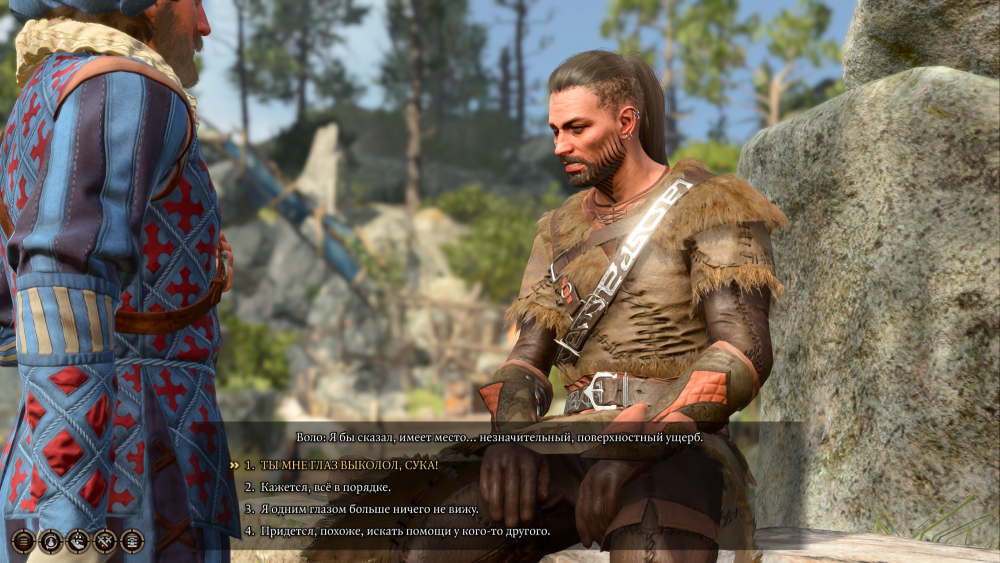Activate the crossed swords attack icon

pos(105,541)
